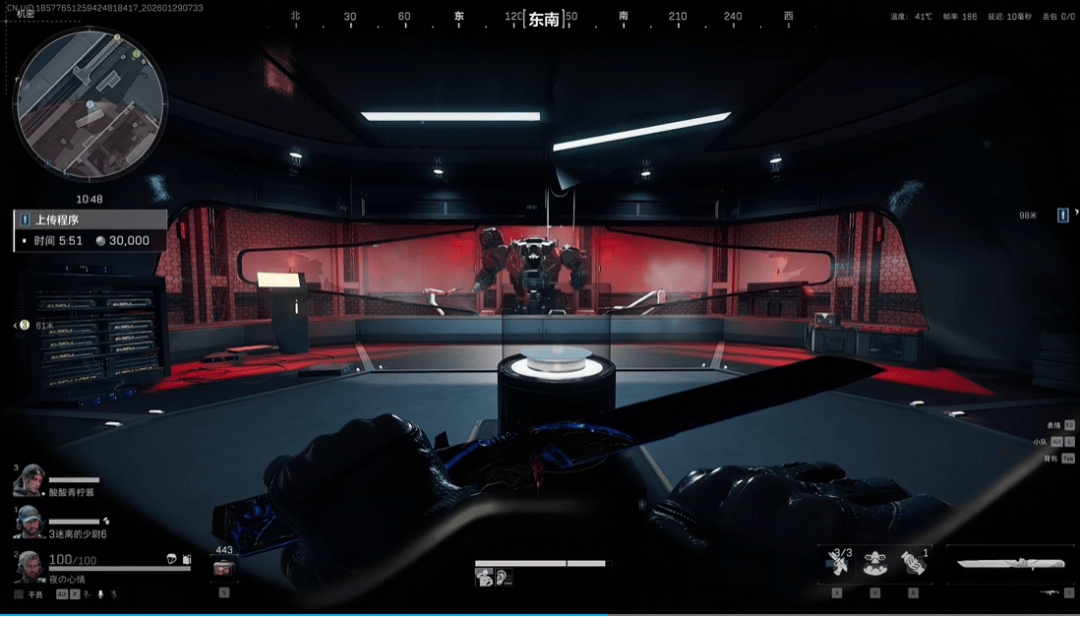Select the numbered squad marker showing 61米
Viewport: 1080px width, 617px height.
pyautogui.click(x=24, y=325)
